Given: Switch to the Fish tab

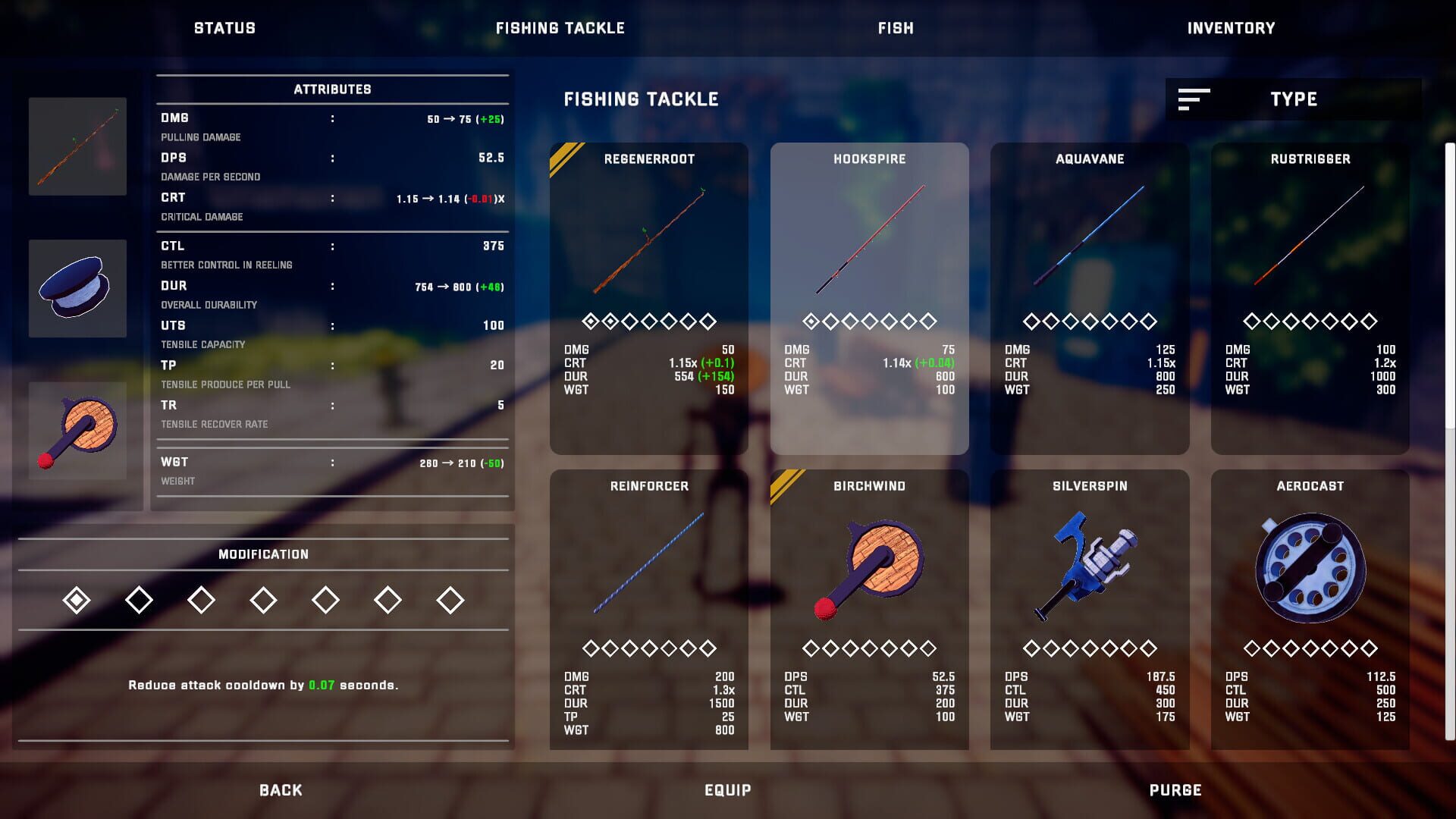Looking at the screenshot, I should pyautogui.click(x=895, y=28).
